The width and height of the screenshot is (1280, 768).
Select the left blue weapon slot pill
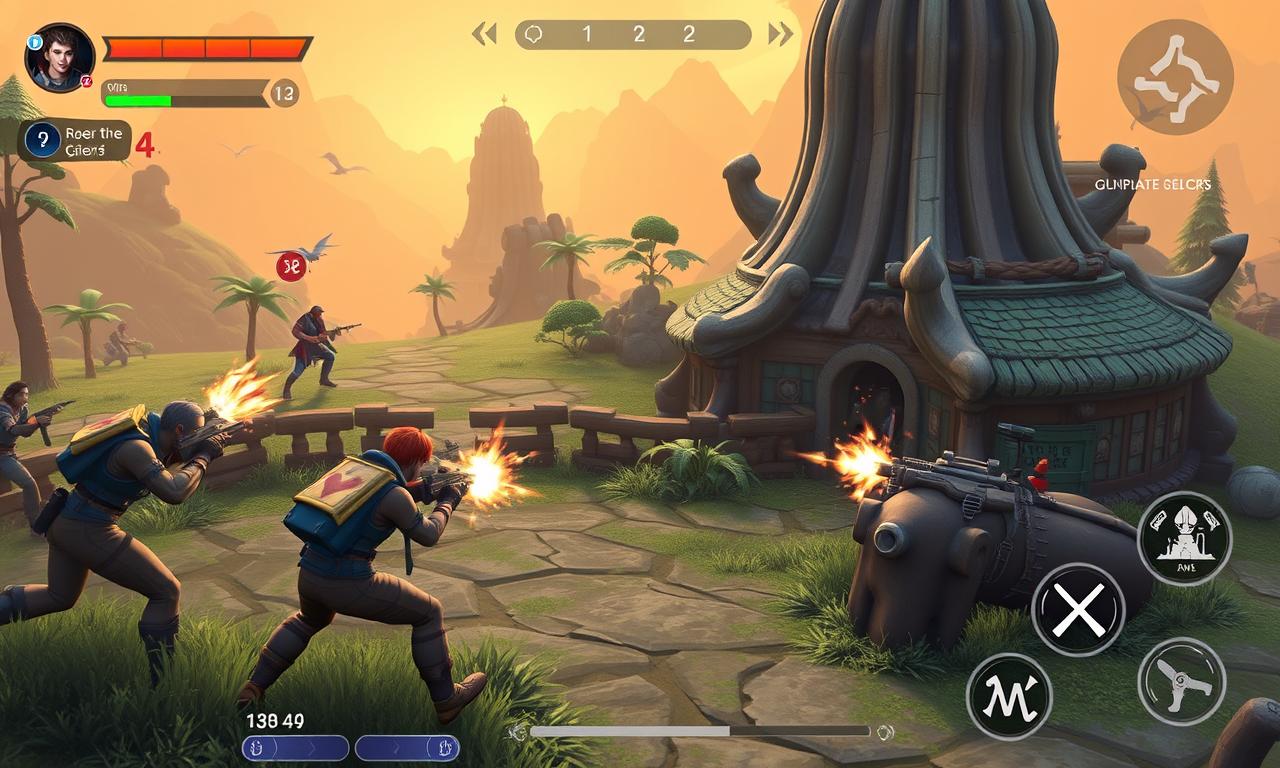[295, 748]
